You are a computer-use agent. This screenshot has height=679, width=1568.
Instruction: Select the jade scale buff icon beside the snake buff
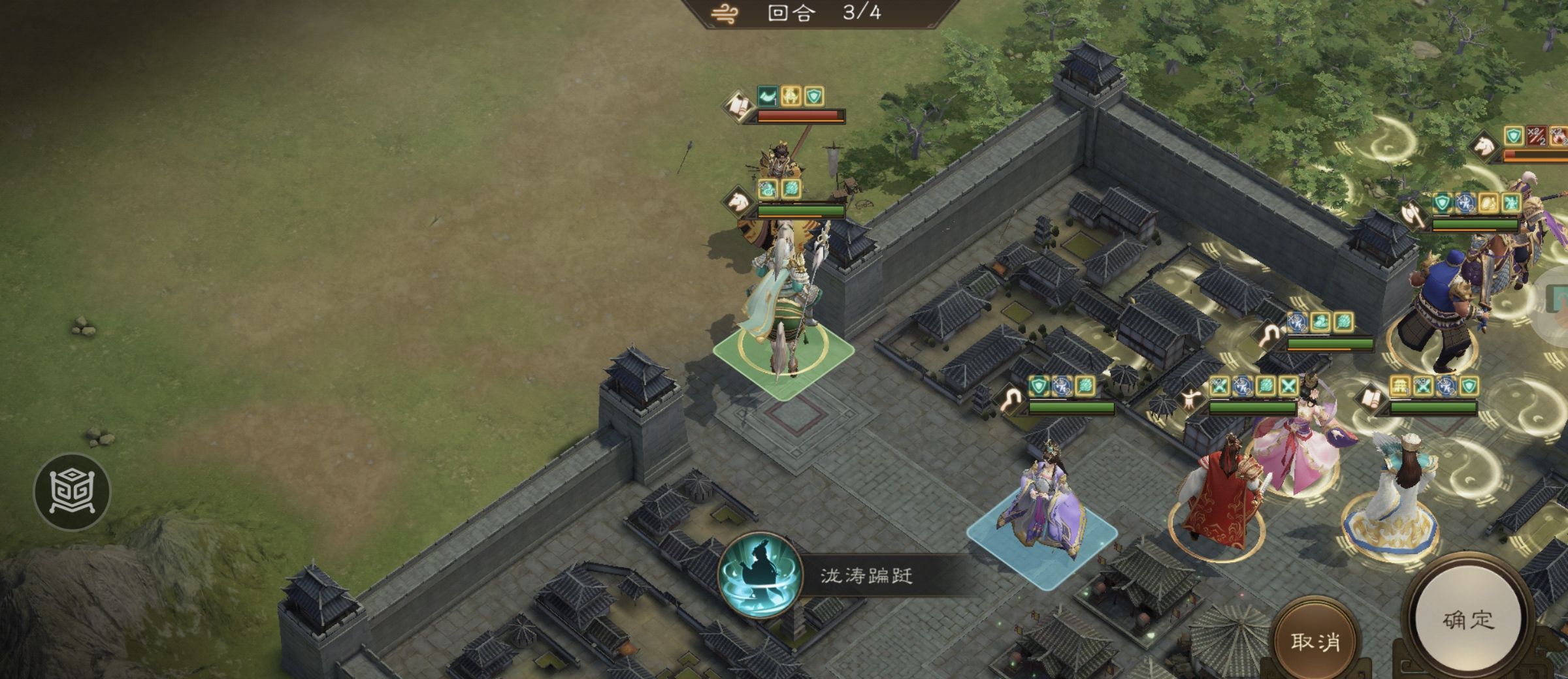click(x=792, y=187)
